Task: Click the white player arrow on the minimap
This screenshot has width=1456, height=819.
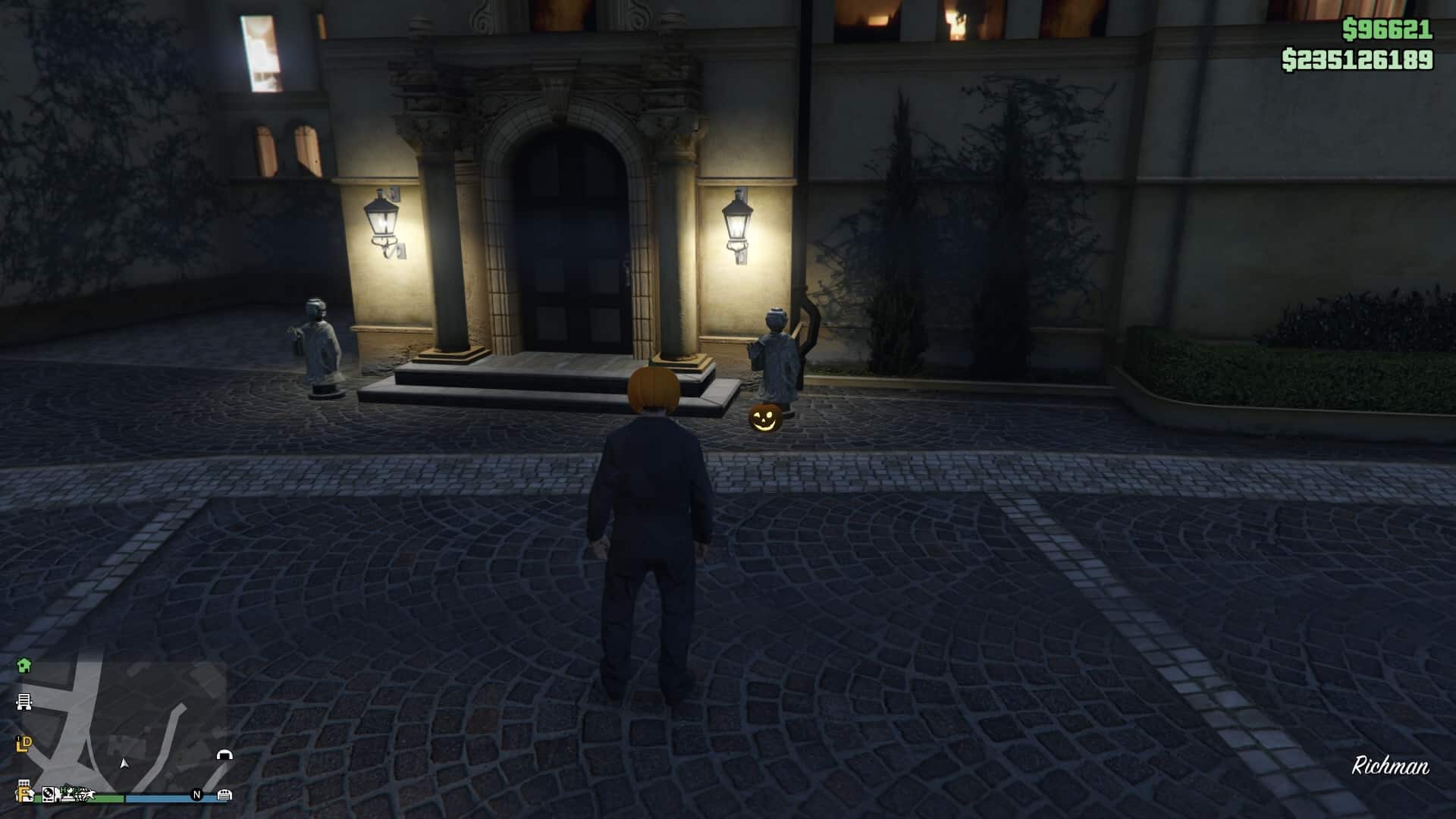Action: (x=124, y=764)
